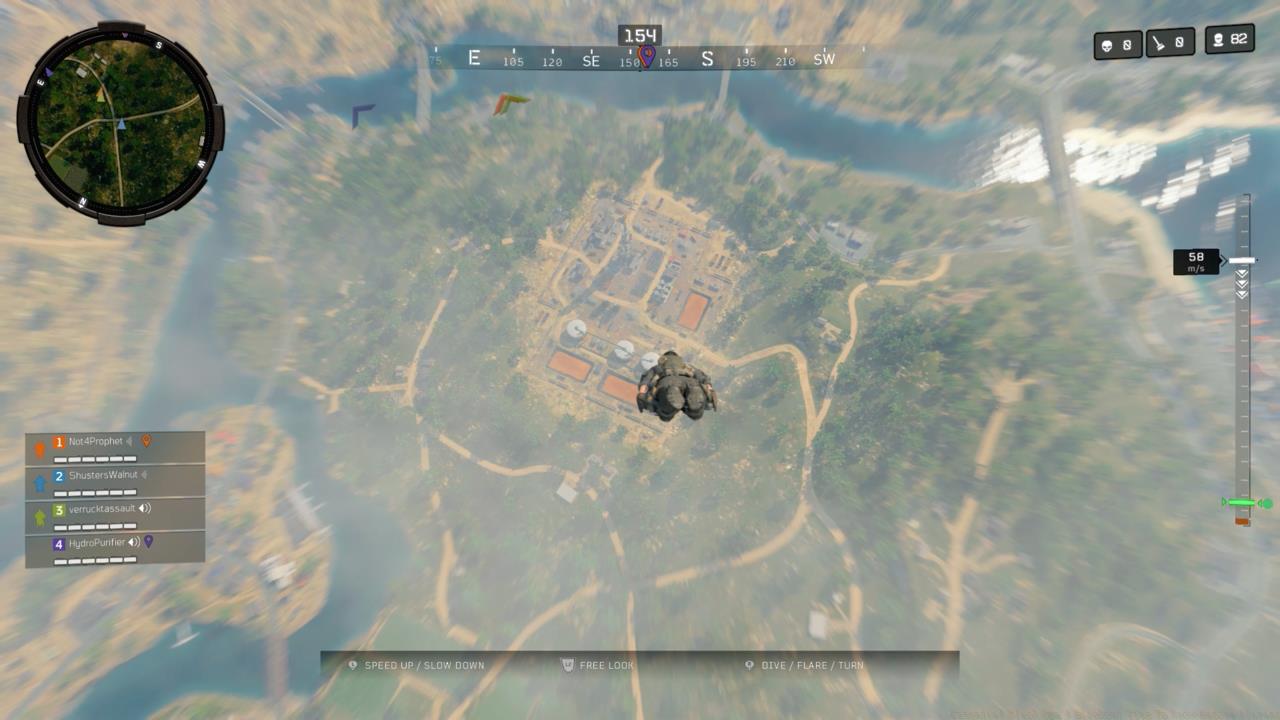Click HydroPurifier's purple waypoint pin icon
The image size is (1280, 720).
point(149,542)
